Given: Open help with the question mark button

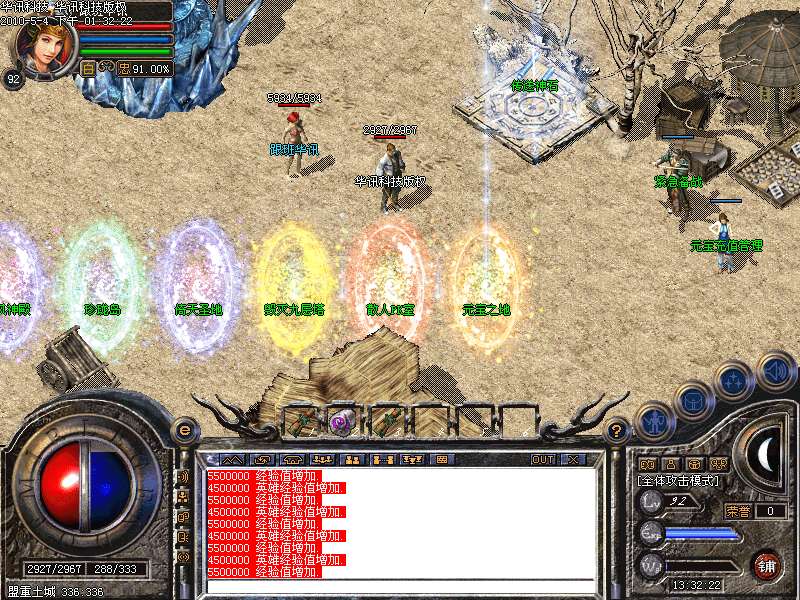Looking at the screenshot, I should pos(618,430).
